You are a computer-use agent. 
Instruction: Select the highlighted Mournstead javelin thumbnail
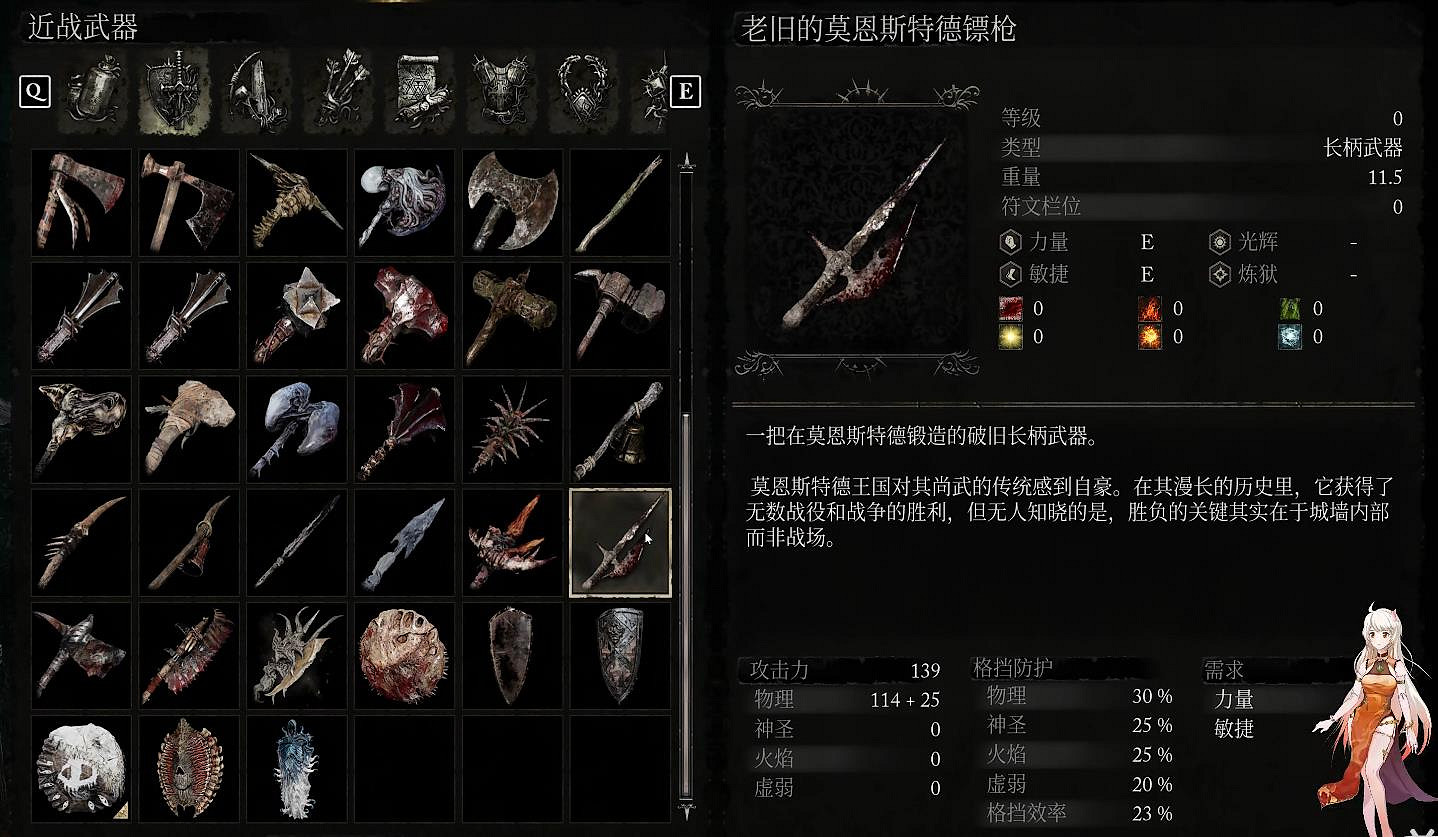click(620, 540)
